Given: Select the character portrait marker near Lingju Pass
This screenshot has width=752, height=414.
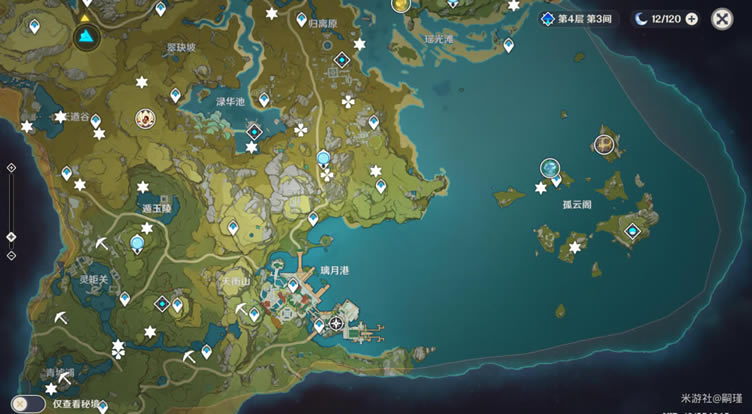Looking at the screenshot, I should pos(147,119).
